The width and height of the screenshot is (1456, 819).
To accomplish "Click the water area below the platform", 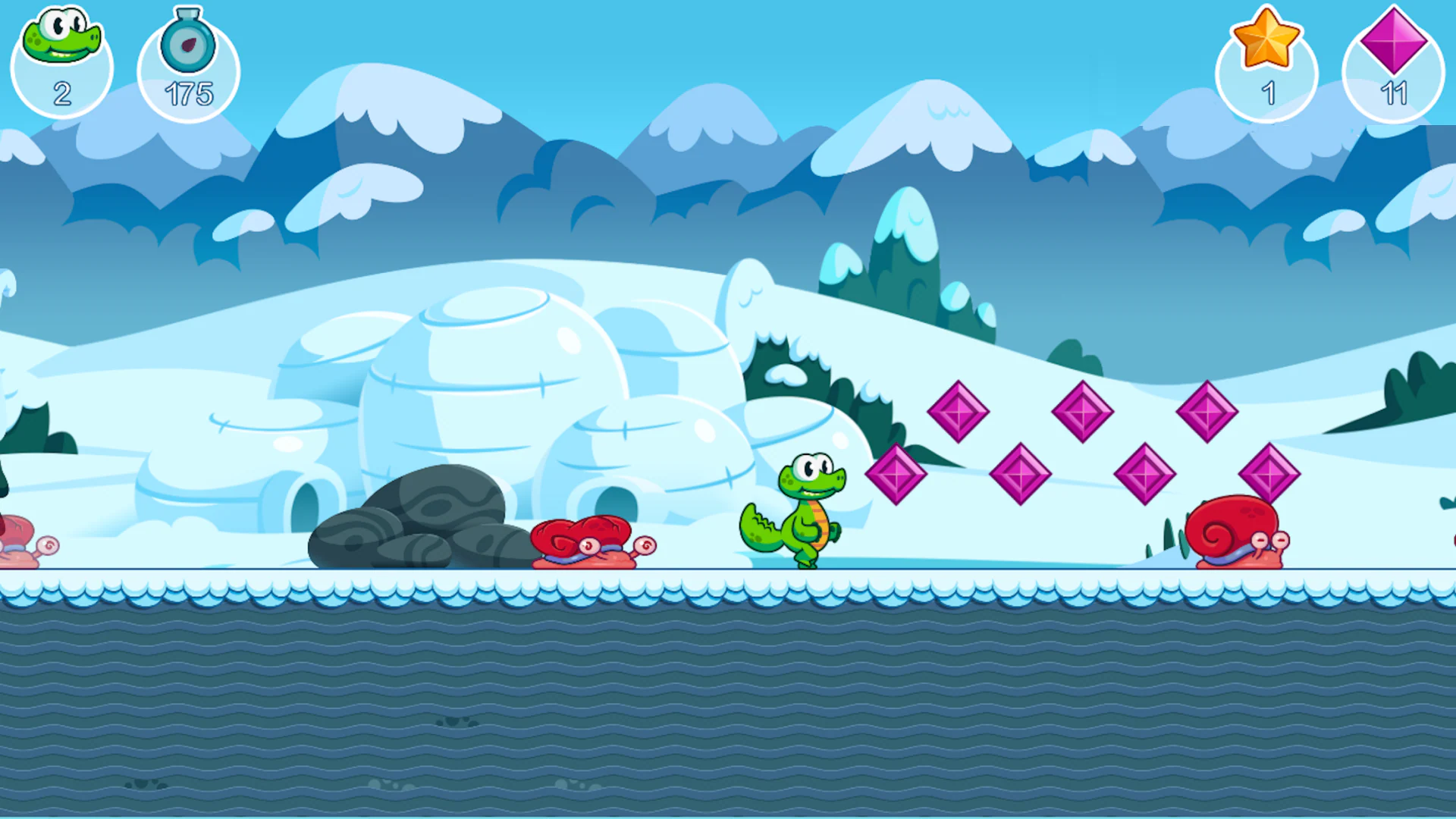I will pyautogui.click(x=728, y=705).
